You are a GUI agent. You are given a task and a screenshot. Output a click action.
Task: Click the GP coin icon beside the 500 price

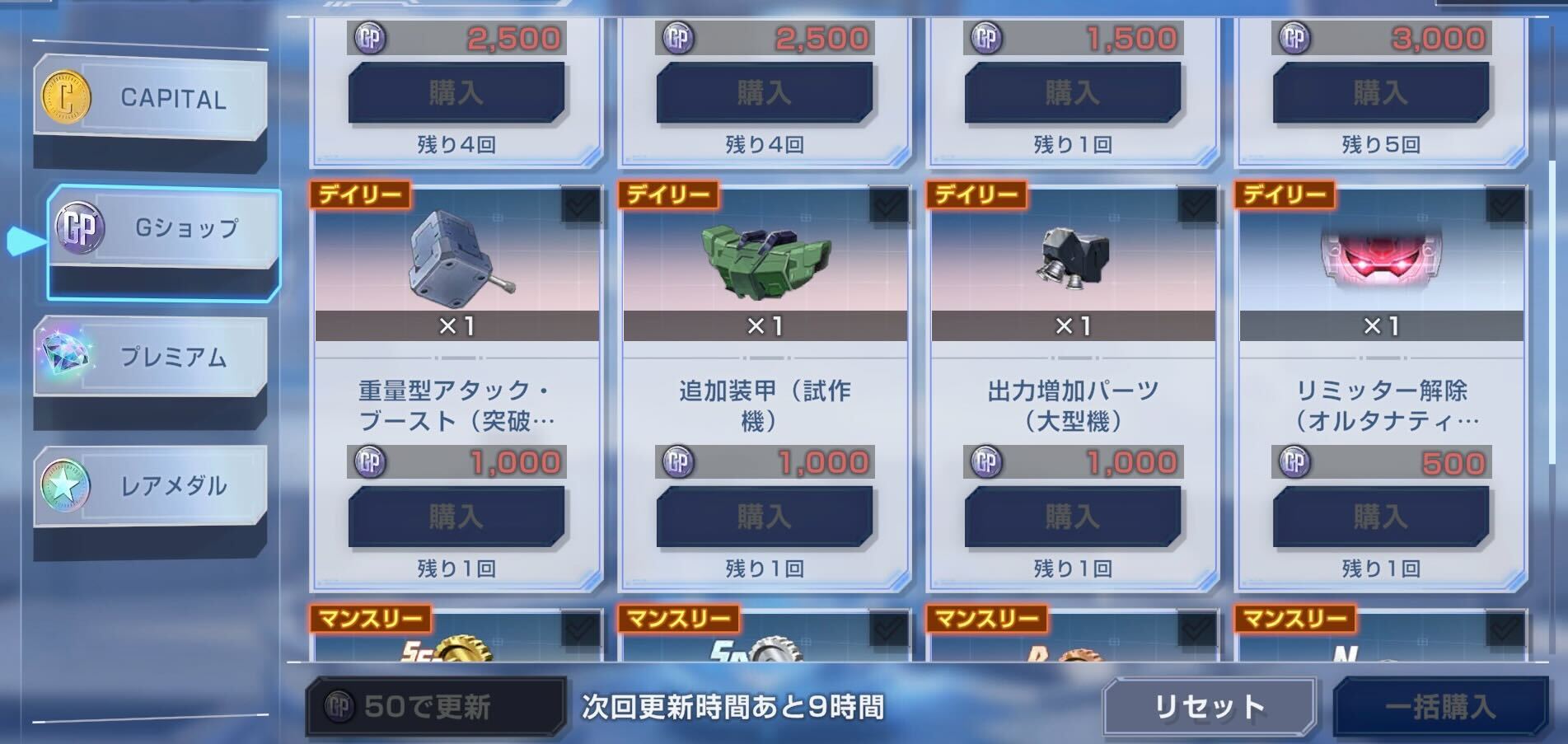[x=1295, y=461]
